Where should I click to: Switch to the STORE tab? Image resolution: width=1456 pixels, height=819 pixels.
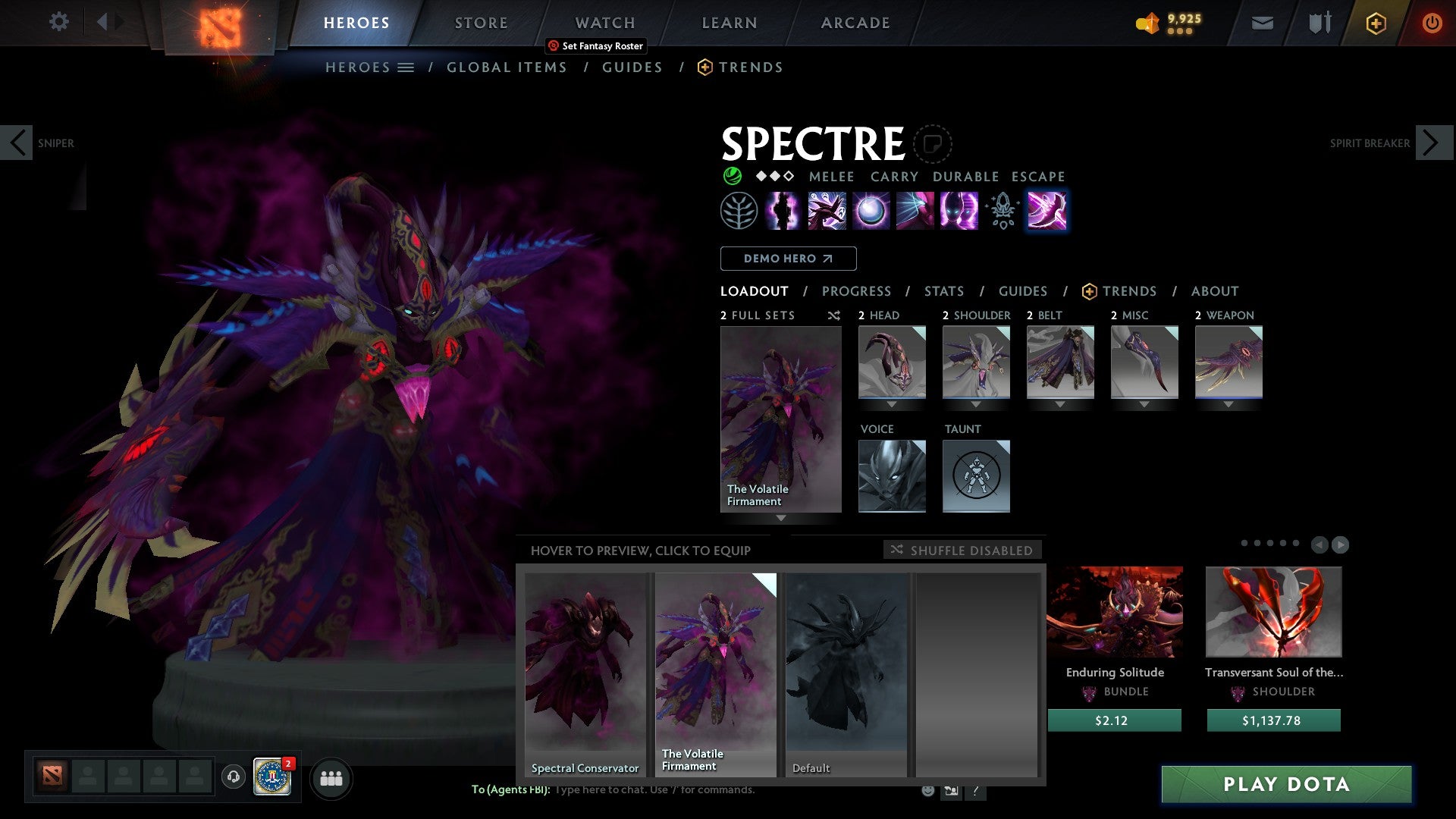(x=481, y=23)
